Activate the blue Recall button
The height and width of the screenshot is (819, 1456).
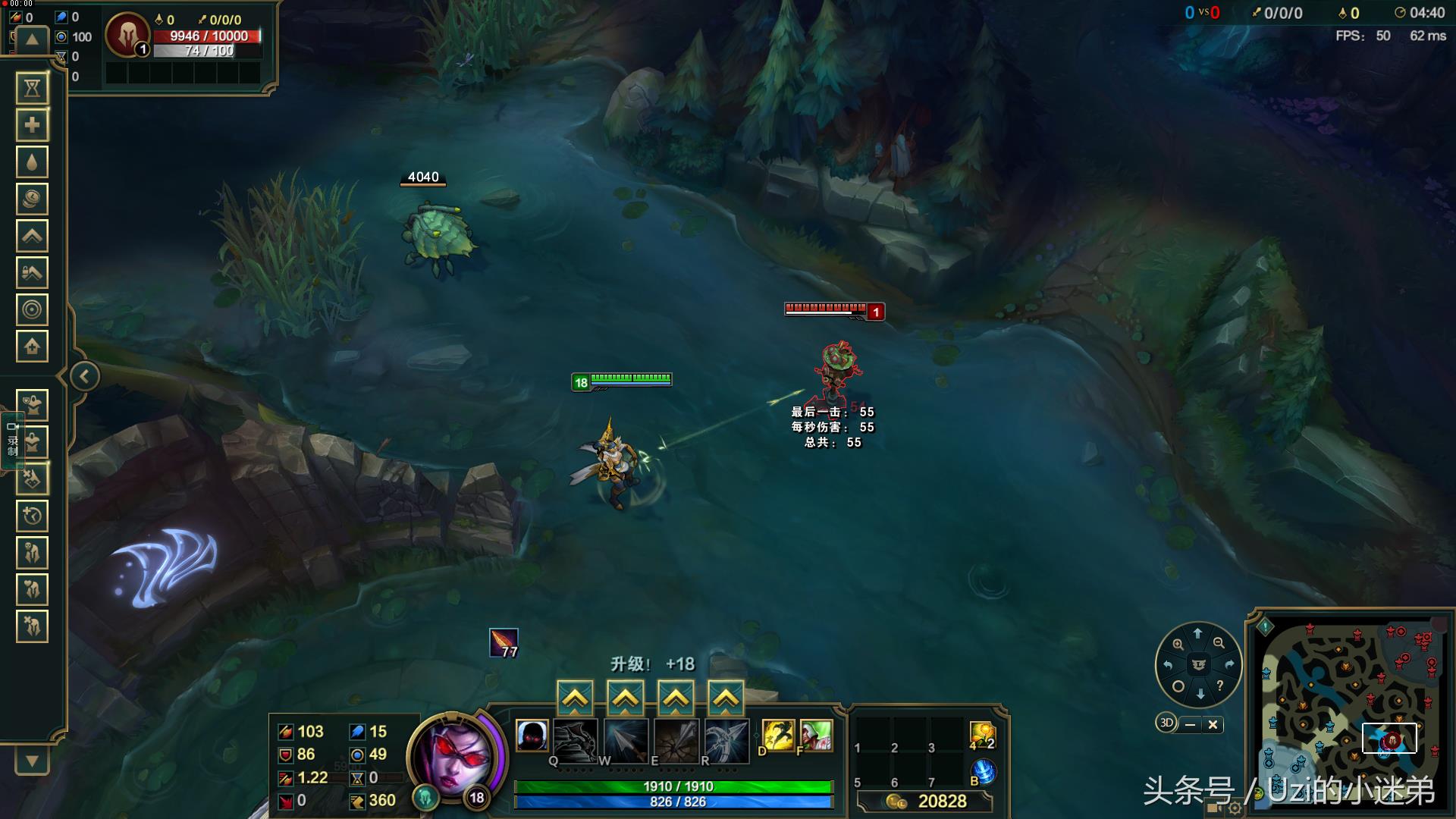tap(983, 772)
